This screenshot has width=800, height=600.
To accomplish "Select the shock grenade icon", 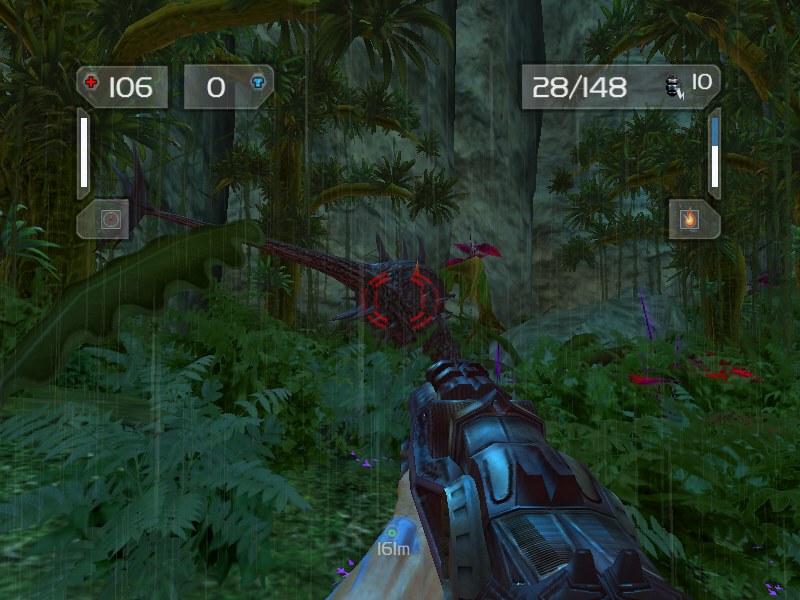I will (x=673, y=87).
